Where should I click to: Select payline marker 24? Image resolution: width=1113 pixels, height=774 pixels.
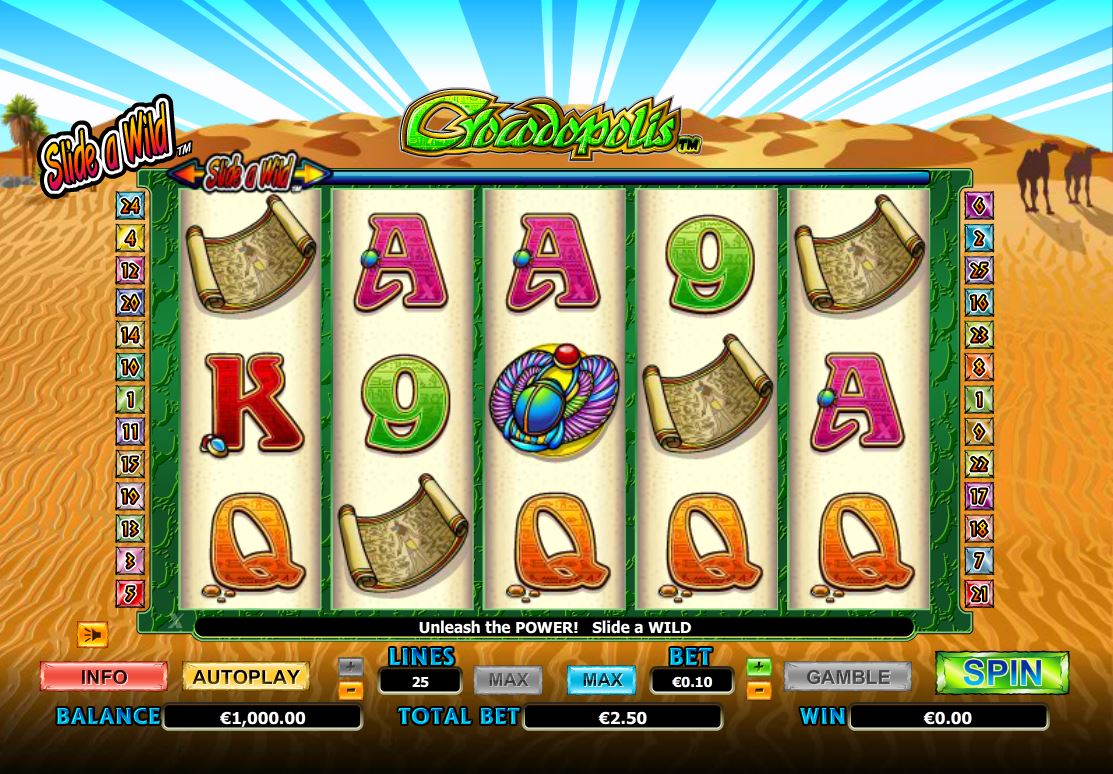pyautogui.click(x=130, y=206)
